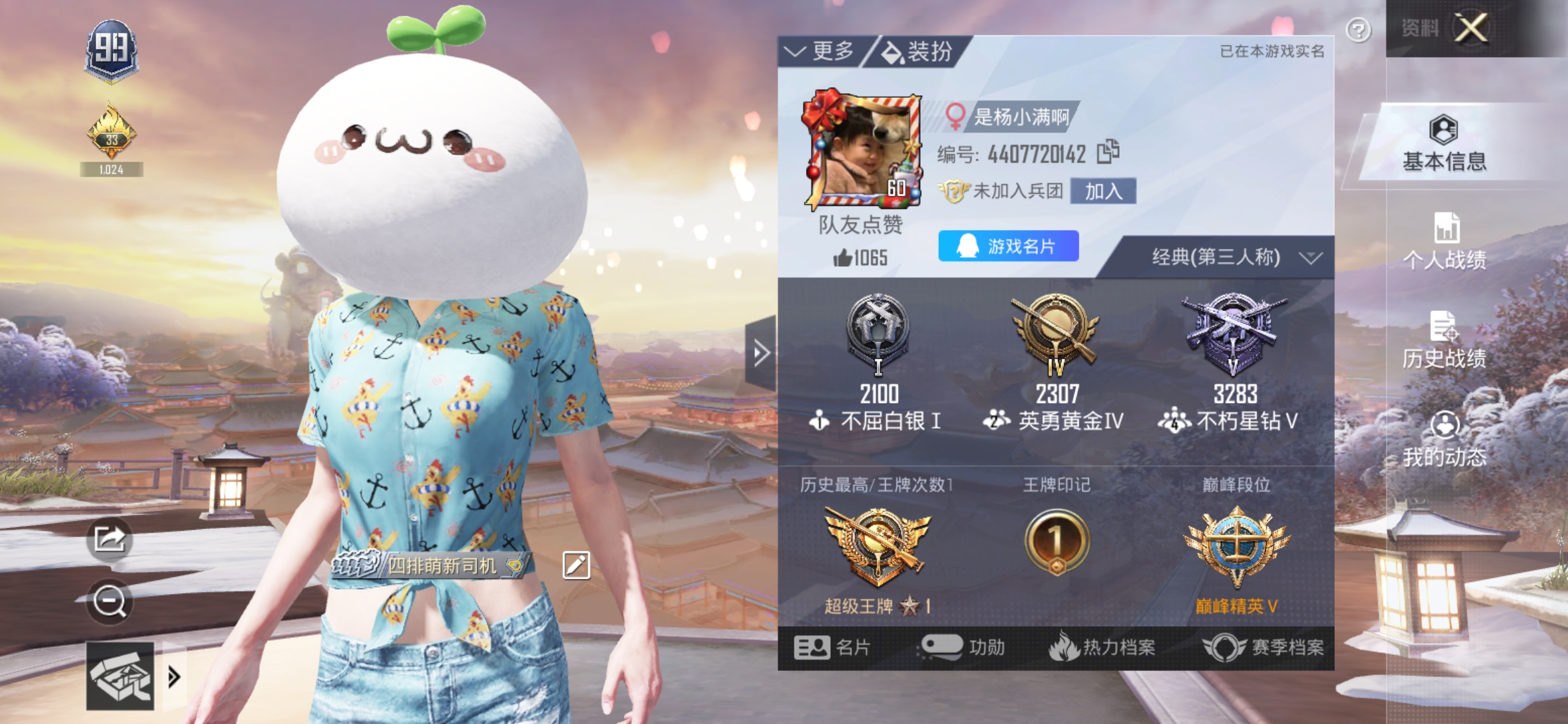The width and height of the screenshot is (1568, 724).
Task: Open the 装扮 outfit menu
Action: point(917,52)
